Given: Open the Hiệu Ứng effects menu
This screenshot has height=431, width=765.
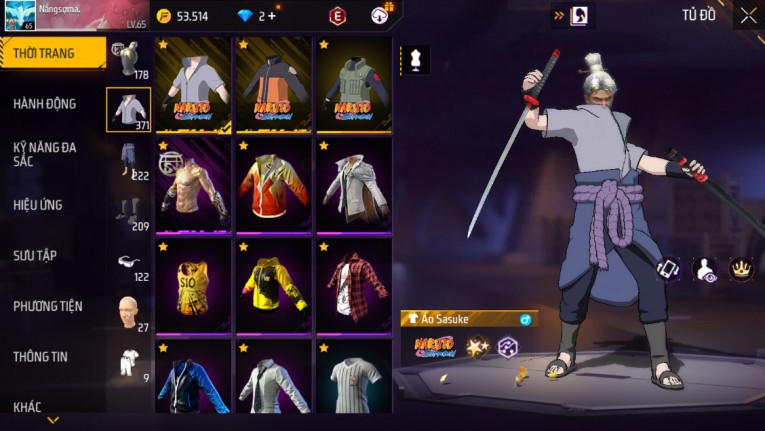Looking at the screenshot, I should [39, 205].
